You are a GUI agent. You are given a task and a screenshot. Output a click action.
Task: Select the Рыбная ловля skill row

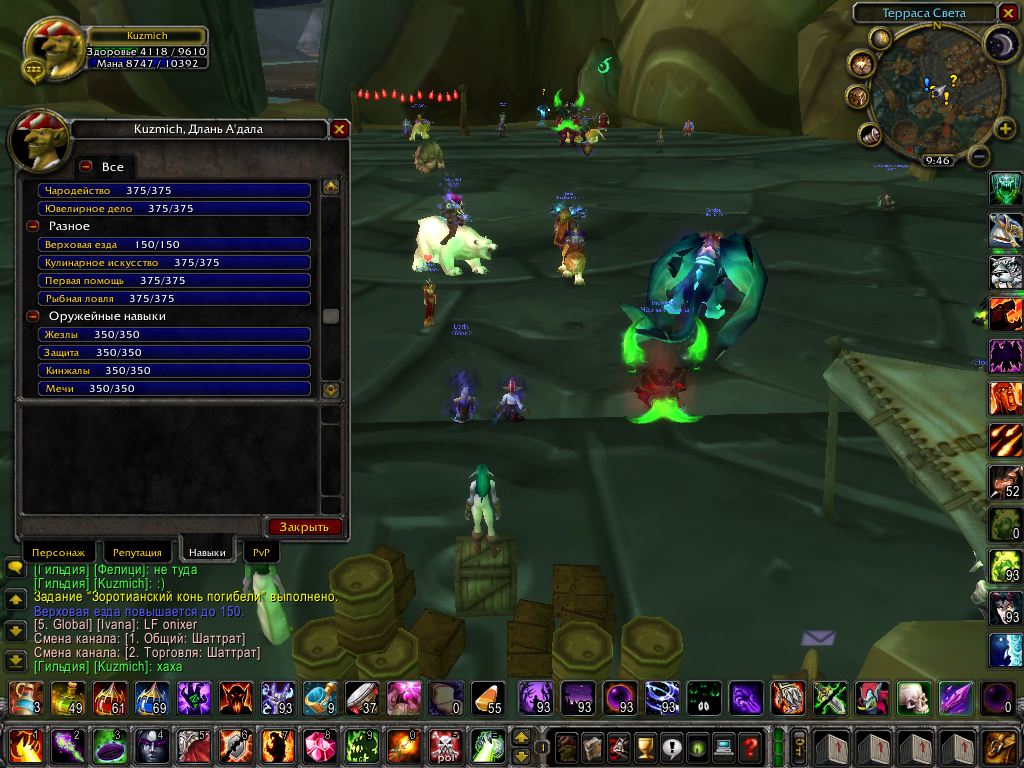tap(175, 299)
